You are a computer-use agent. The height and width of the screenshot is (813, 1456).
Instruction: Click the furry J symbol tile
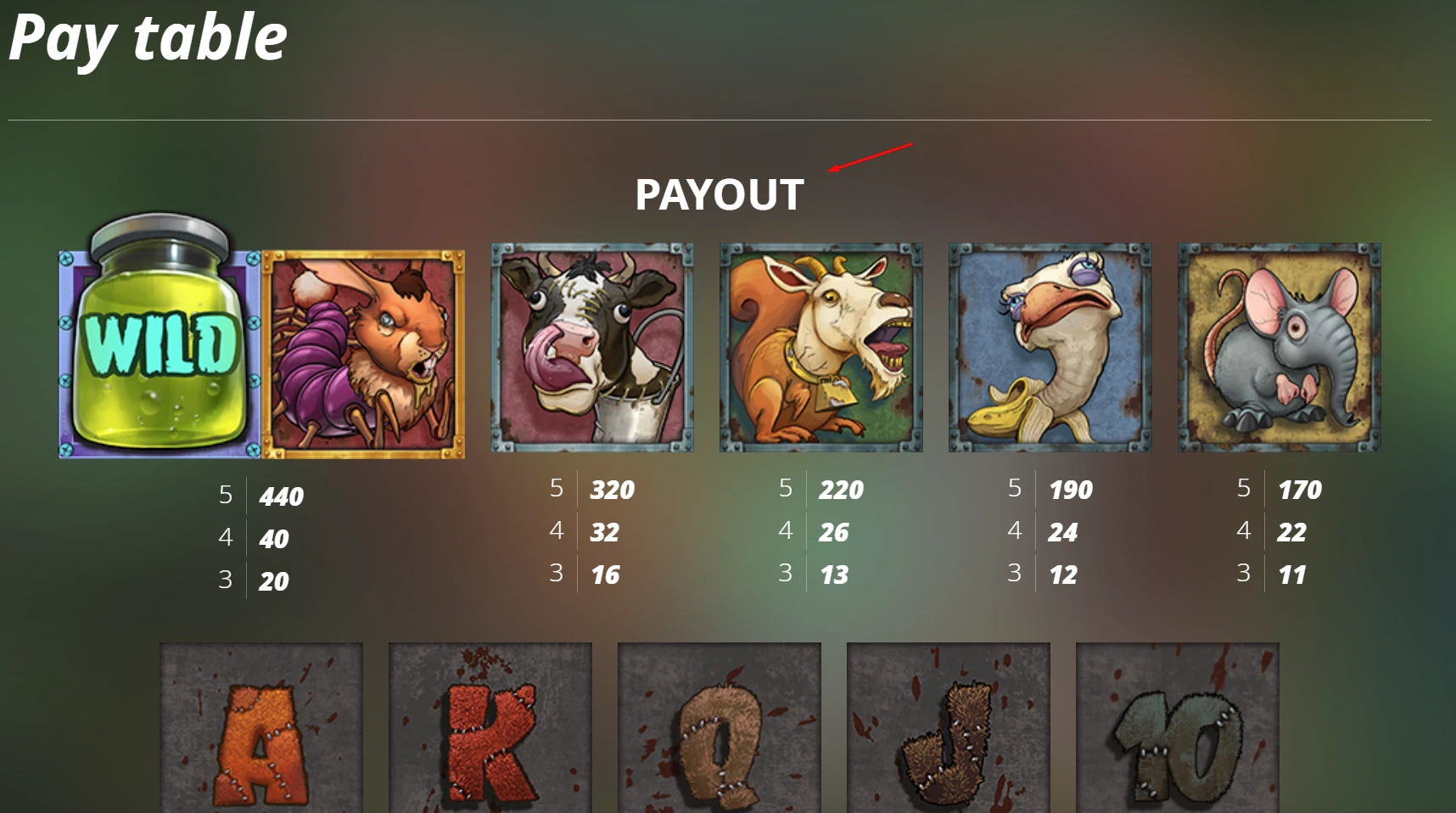949,730
